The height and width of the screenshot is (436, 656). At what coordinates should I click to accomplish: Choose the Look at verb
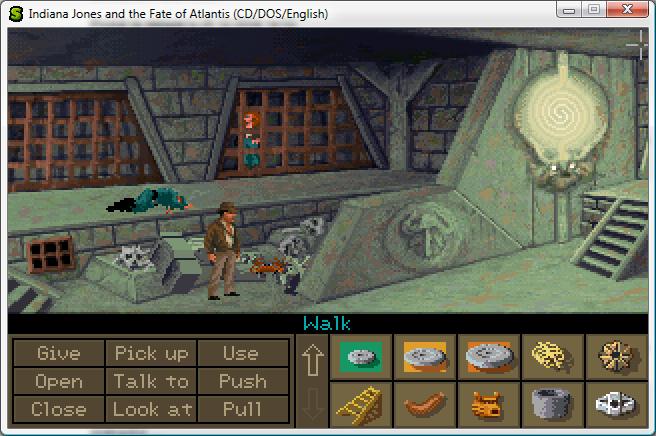[151, 409]
